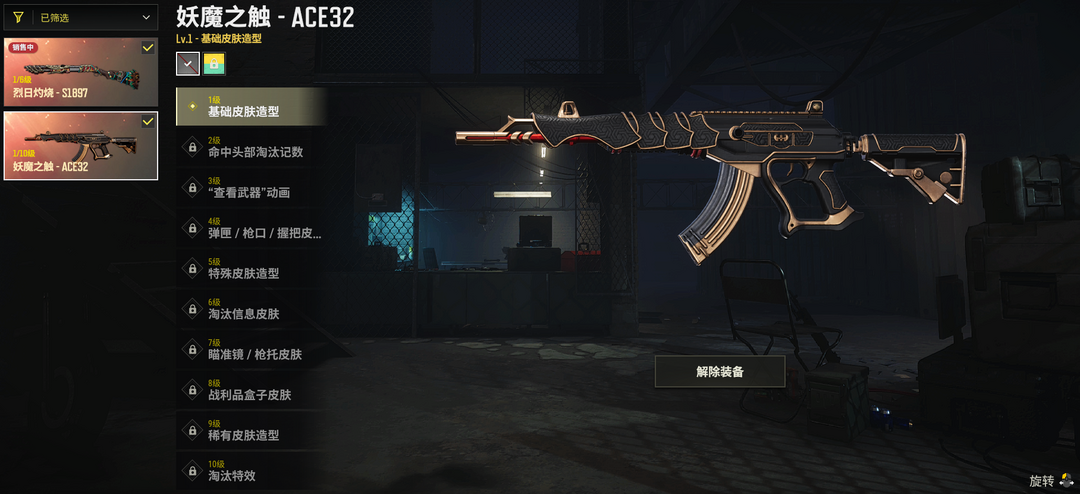This screenshot has height=494, width=1080.
Task: Click the 解除装备 unequip button
Action: 720,371
